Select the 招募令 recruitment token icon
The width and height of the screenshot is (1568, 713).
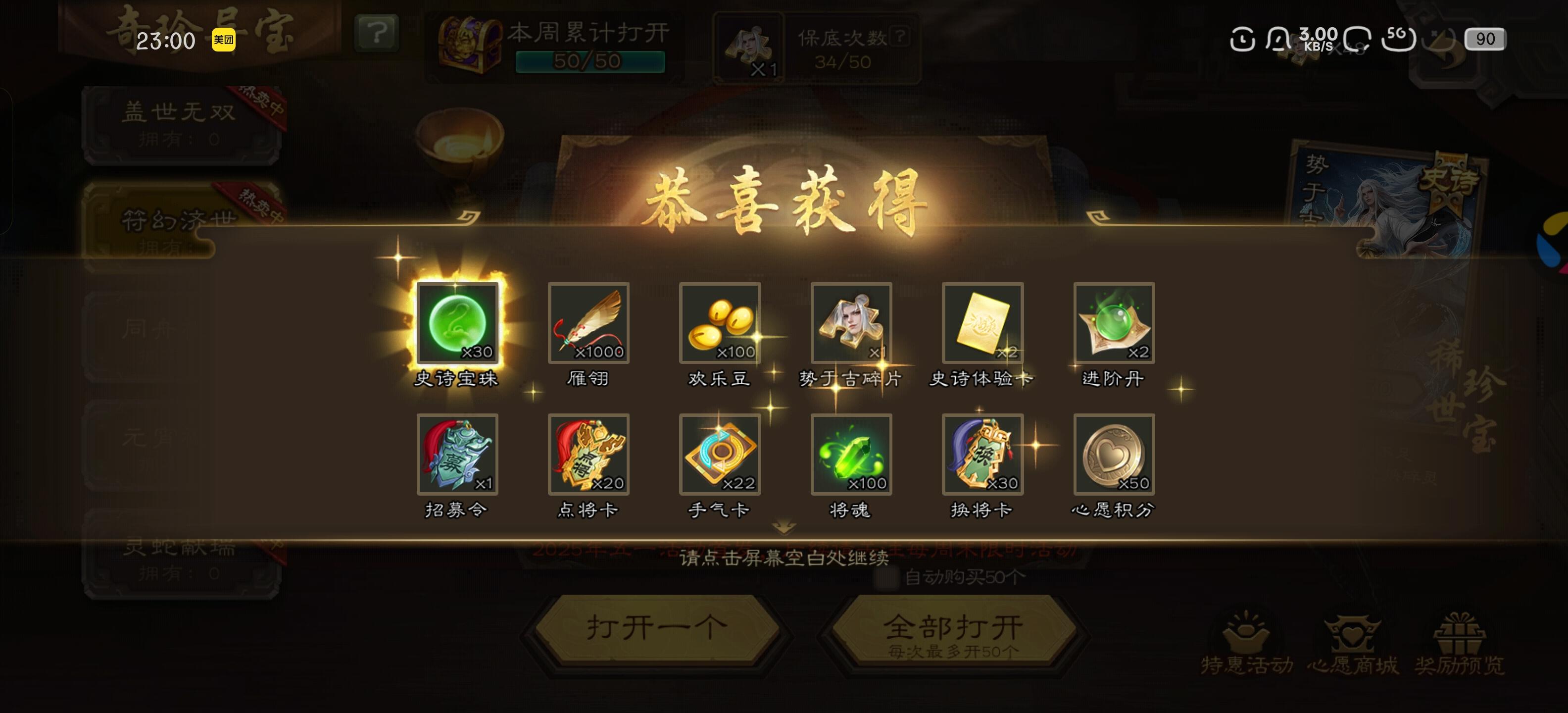pos(457,455)
